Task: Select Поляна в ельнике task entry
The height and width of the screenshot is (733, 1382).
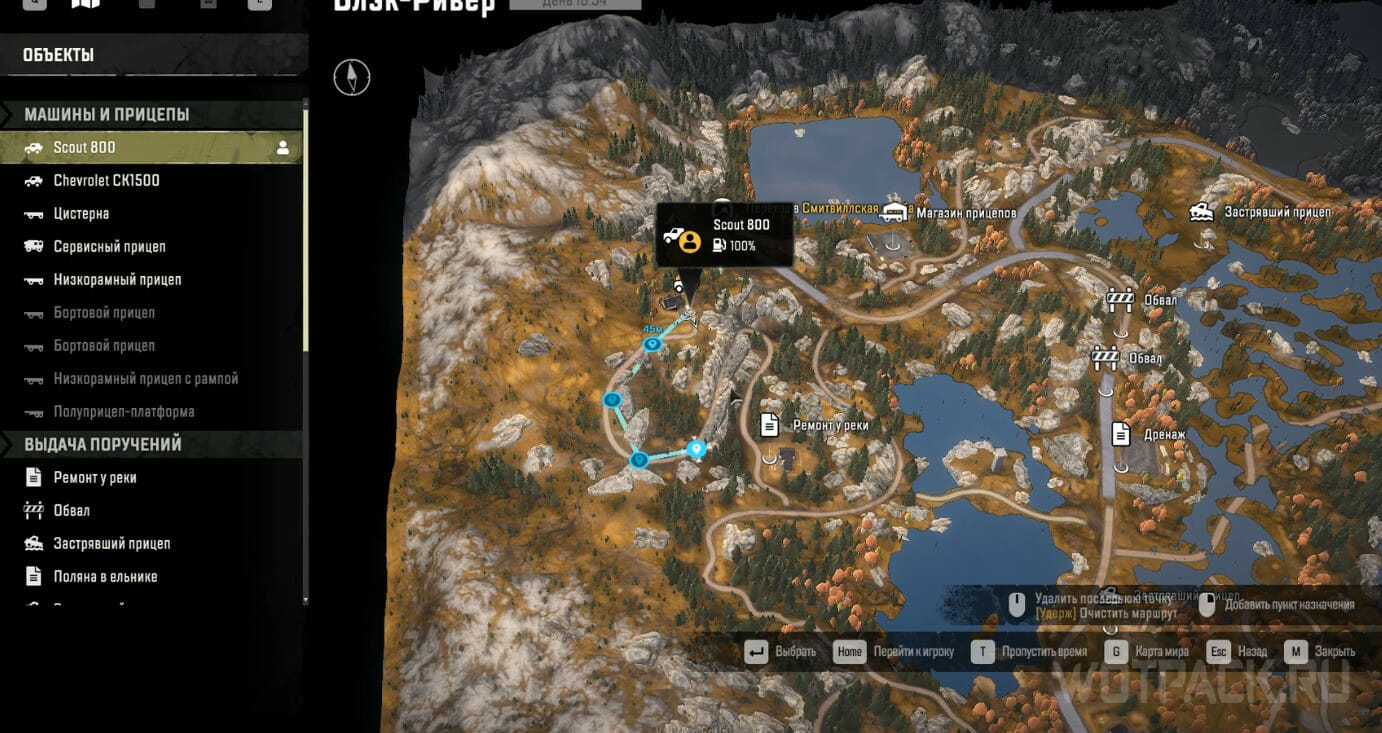Action: [105, 577]
